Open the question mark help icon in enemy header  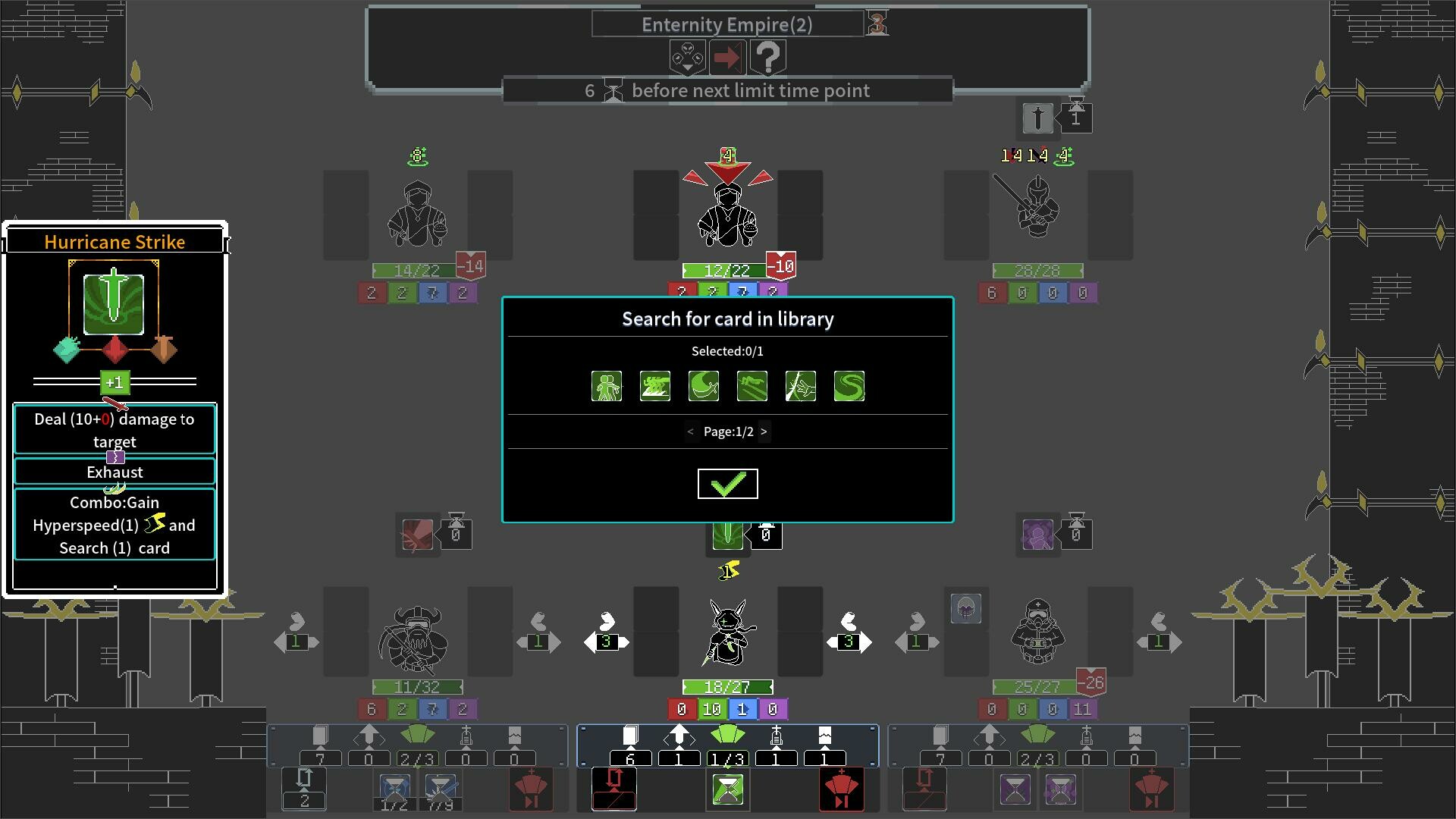(x=769, y=56)
